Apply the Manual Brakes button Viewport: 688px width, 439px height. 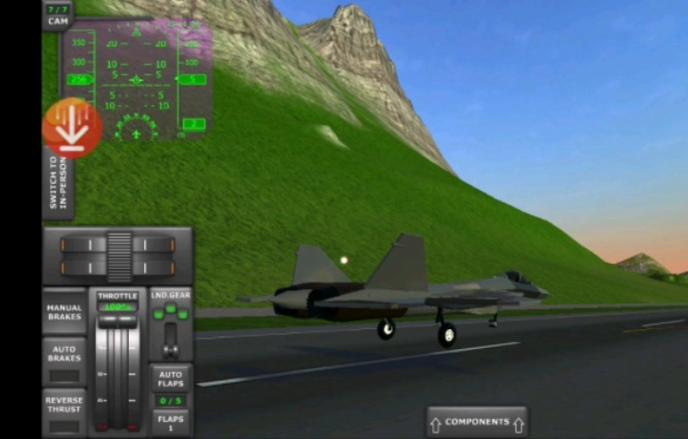pos(65,312)
